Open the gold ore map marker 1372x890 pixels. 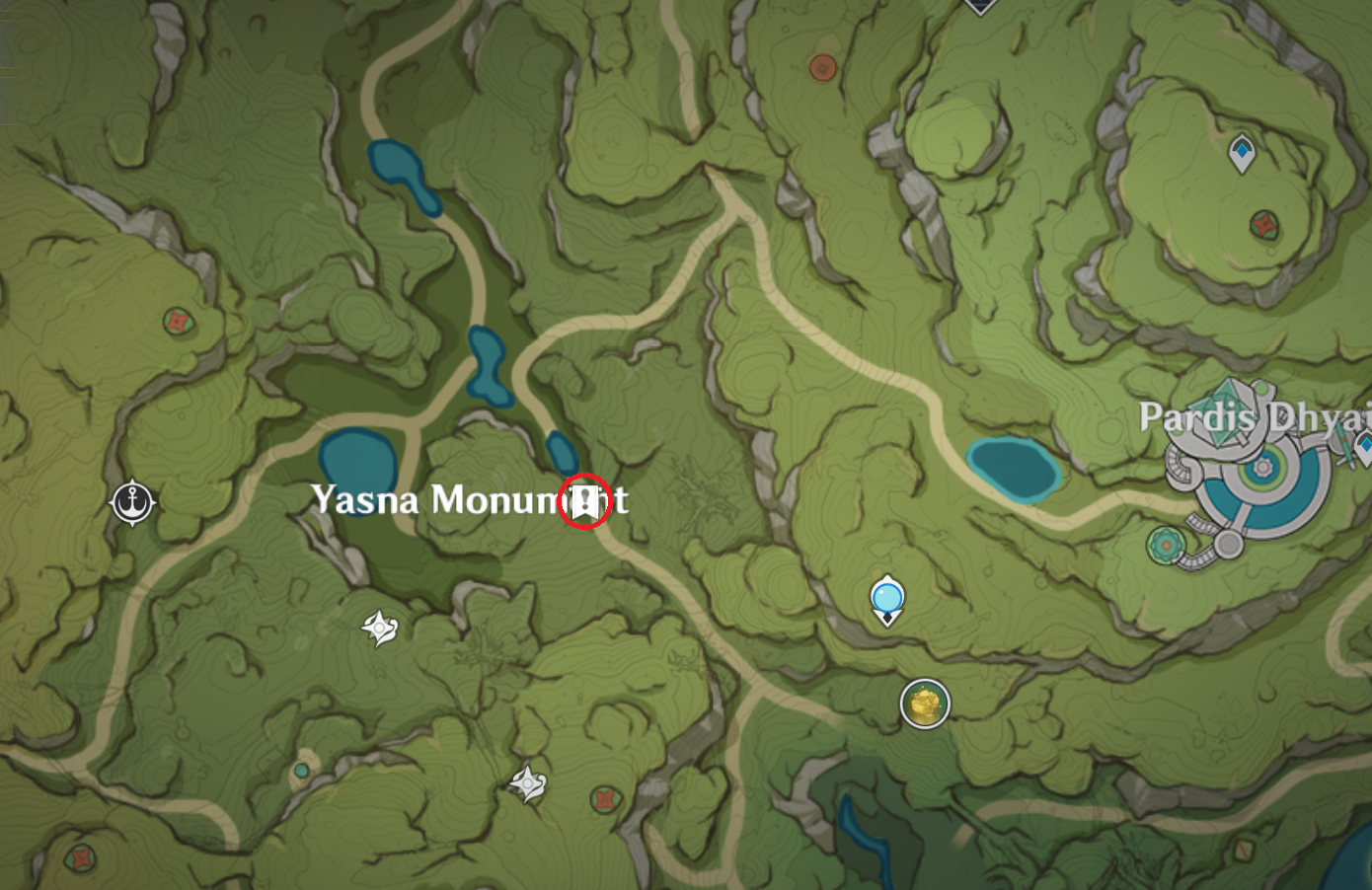925,704
